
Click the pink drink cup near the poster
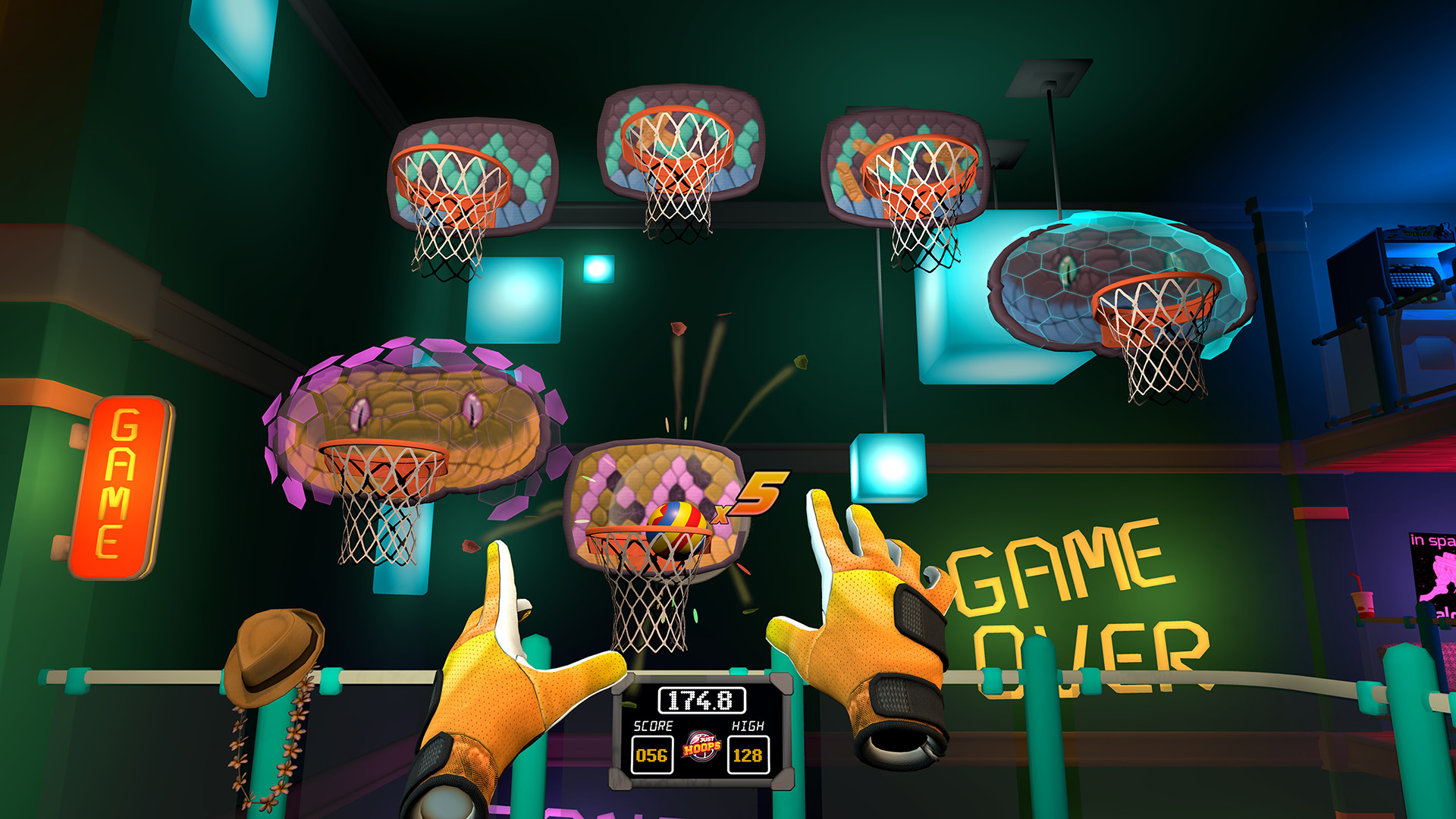[x=1362, y=604]
